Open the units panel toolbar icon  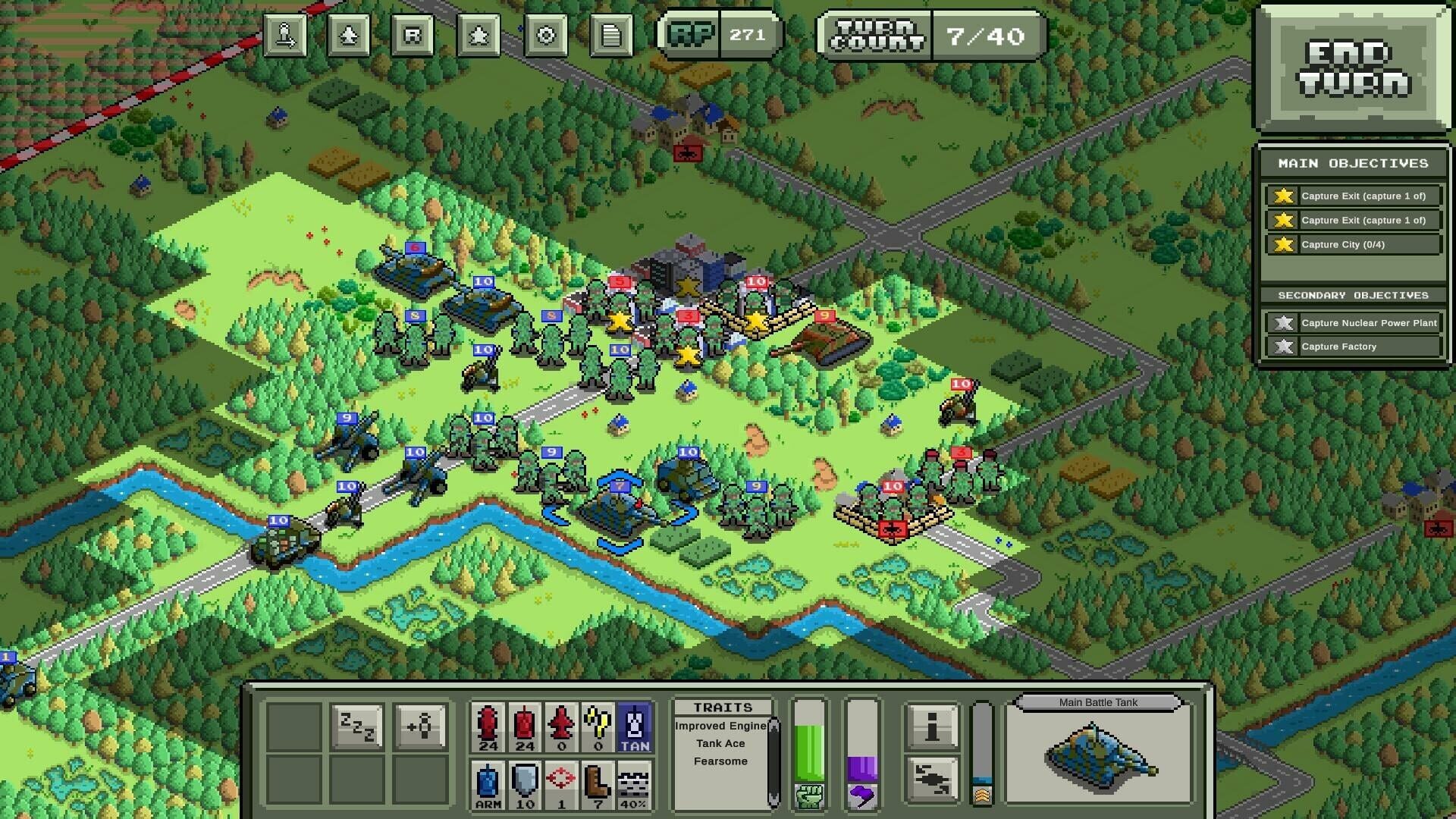tap(349, 34)
